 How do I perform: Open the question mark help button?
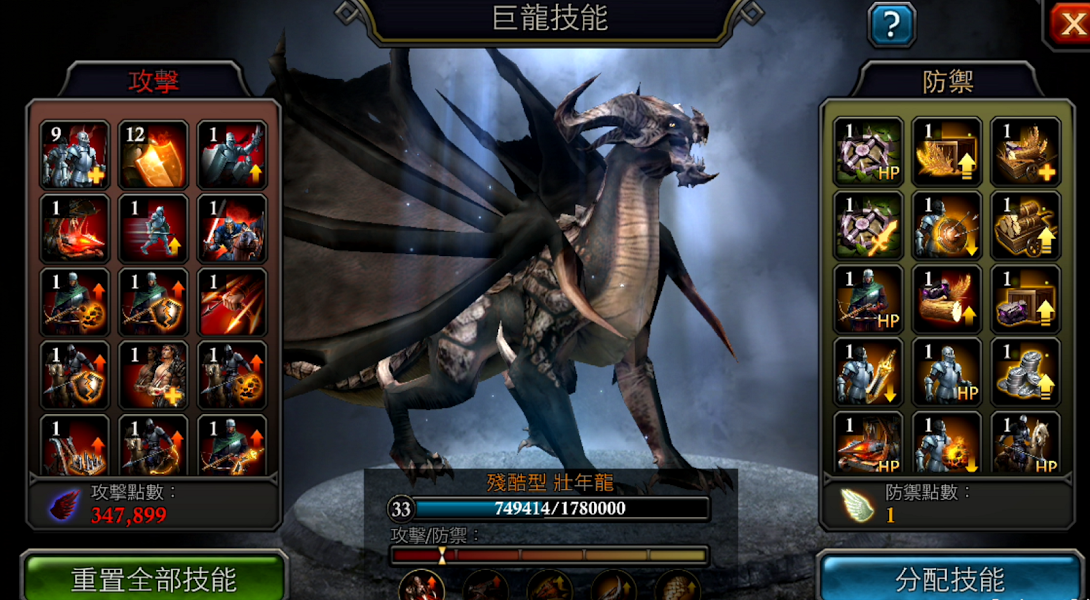[x=891, y=24]
